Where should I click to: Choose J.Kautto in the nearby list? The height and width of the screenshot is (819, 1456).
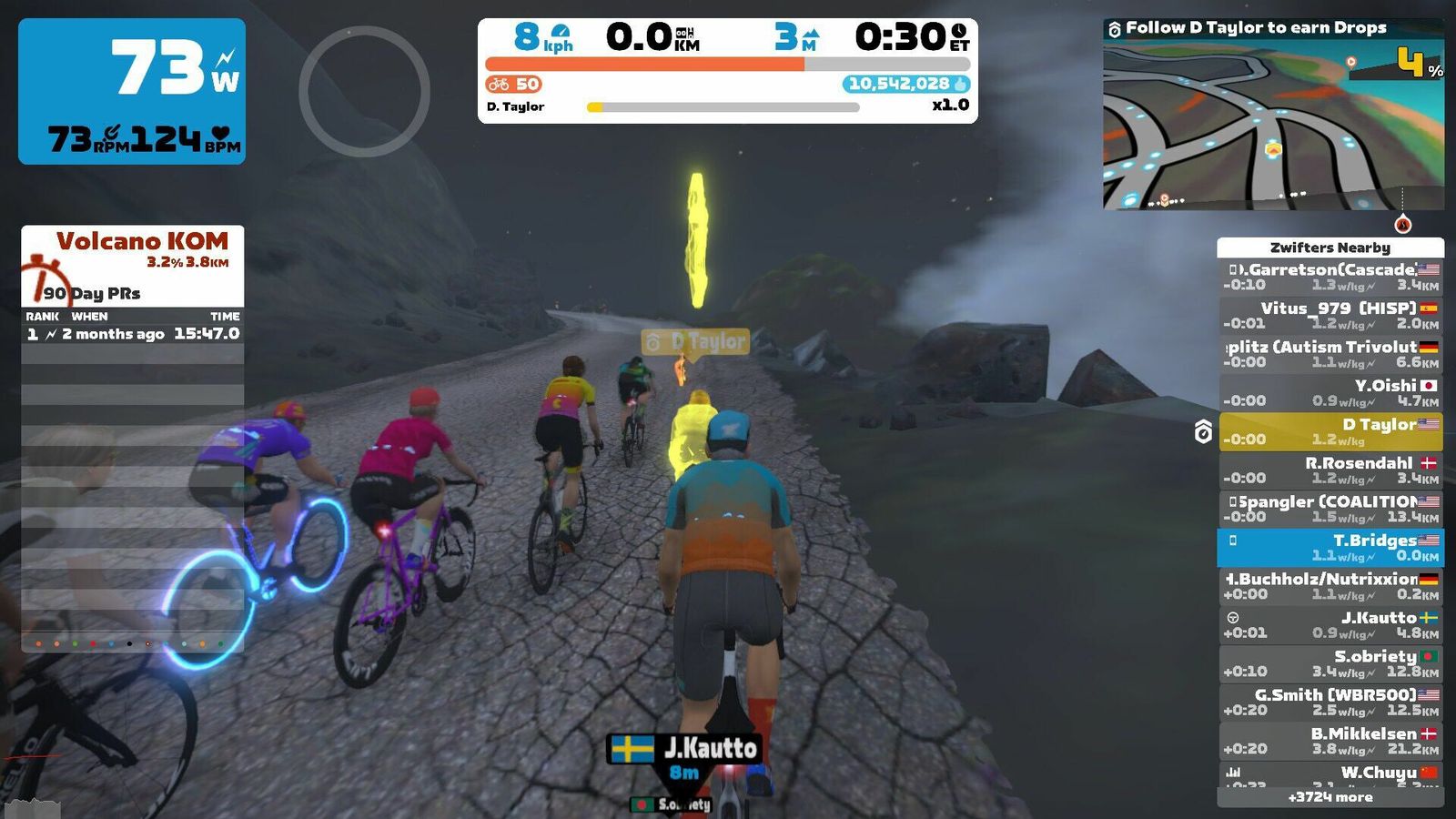click(1330, 624)
